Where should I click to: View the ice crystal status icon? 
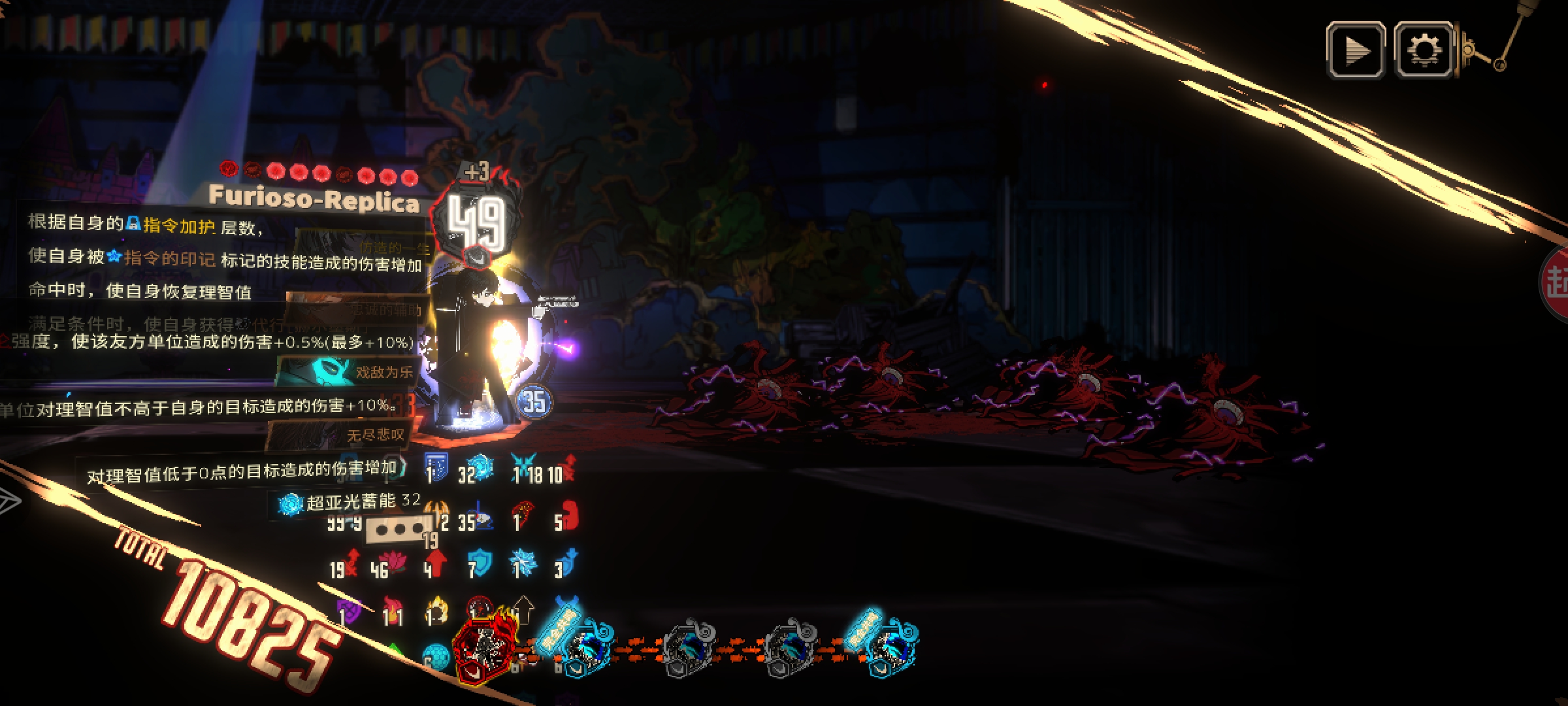[524, 563]
